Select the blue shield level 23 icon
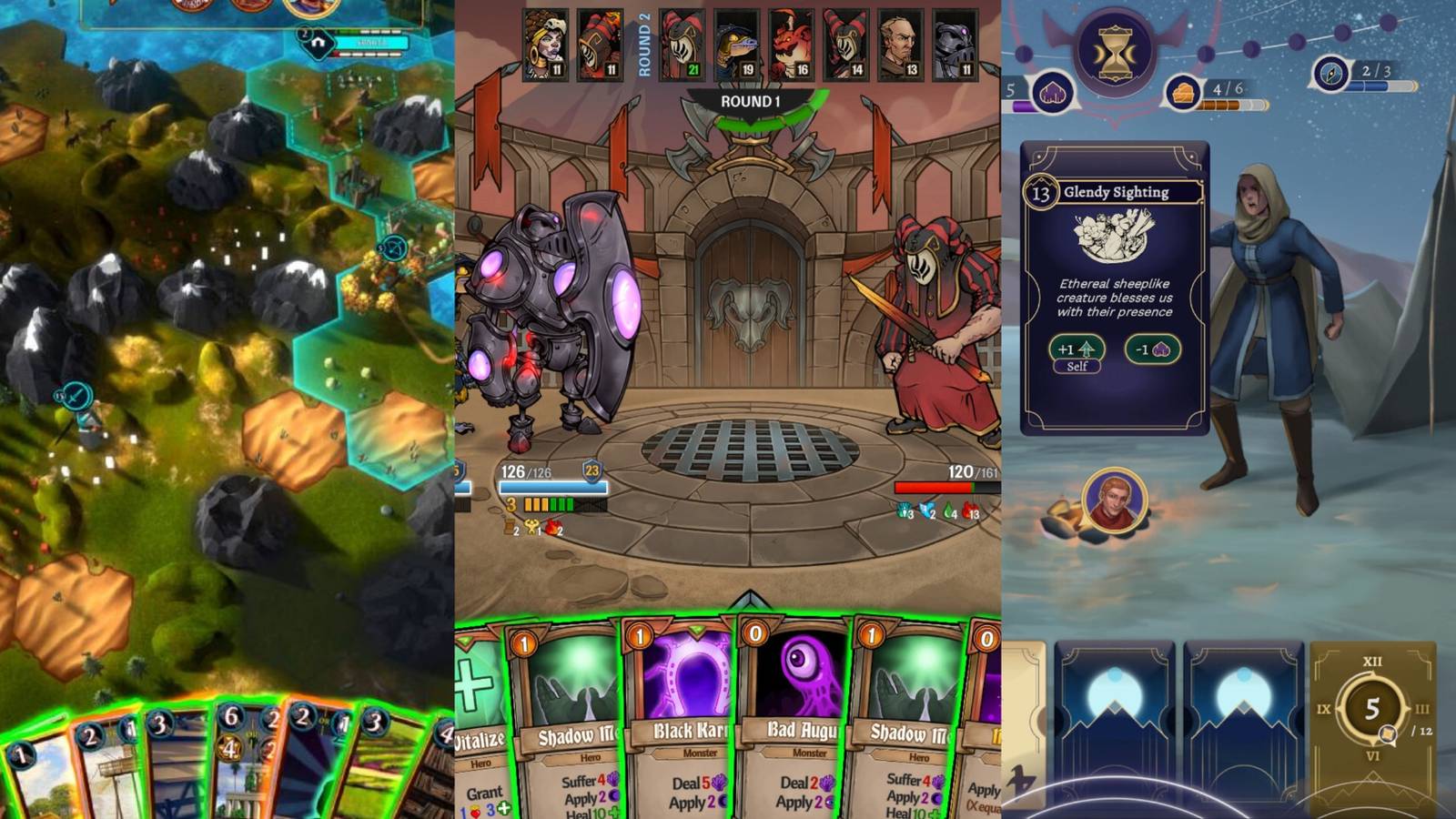1456x819 pixels. 591,470
